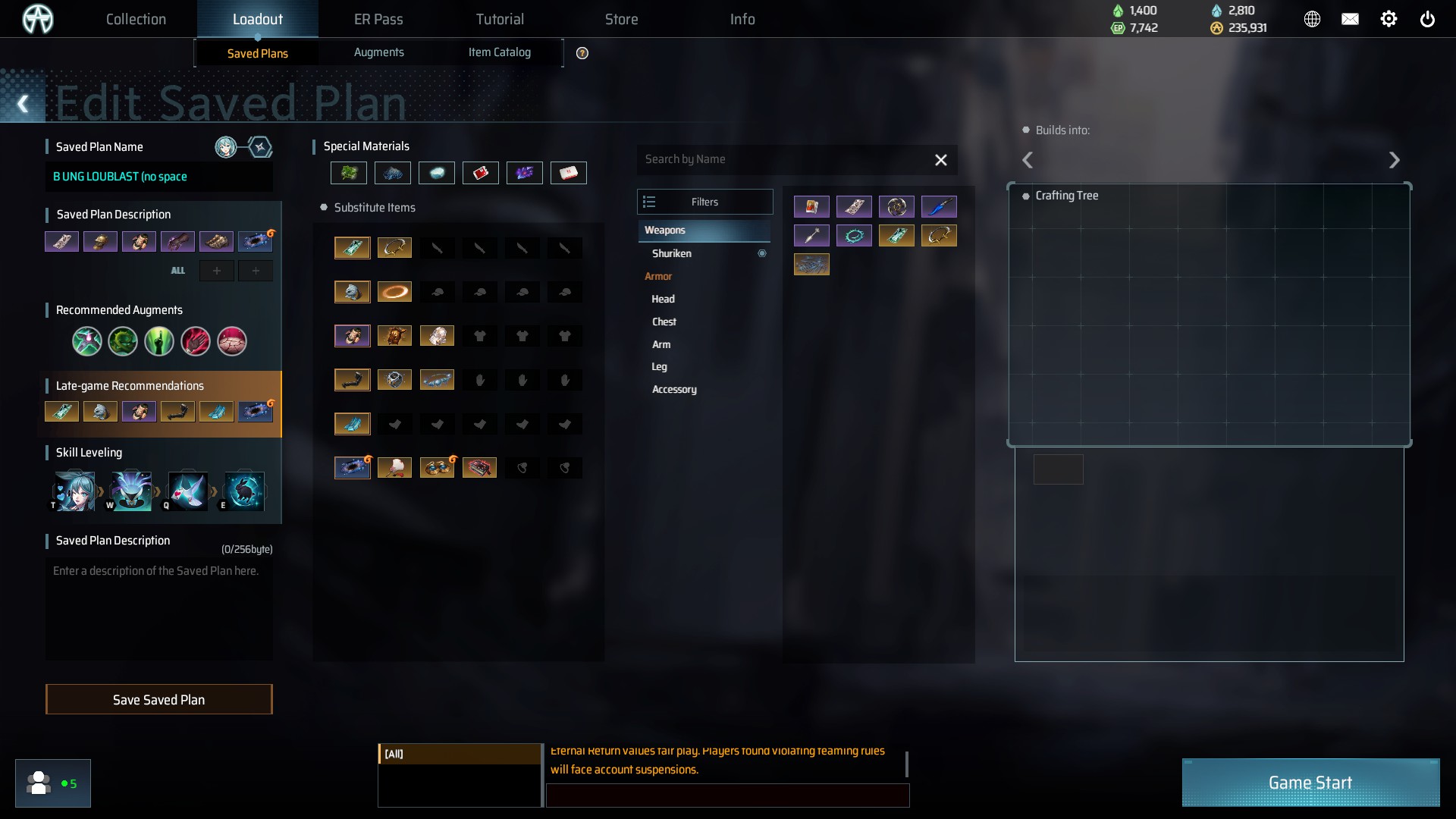Screen dimensions: 1456x819
Task: Edit the Saved Plan Name field
Action: click(x=158, y=177)
